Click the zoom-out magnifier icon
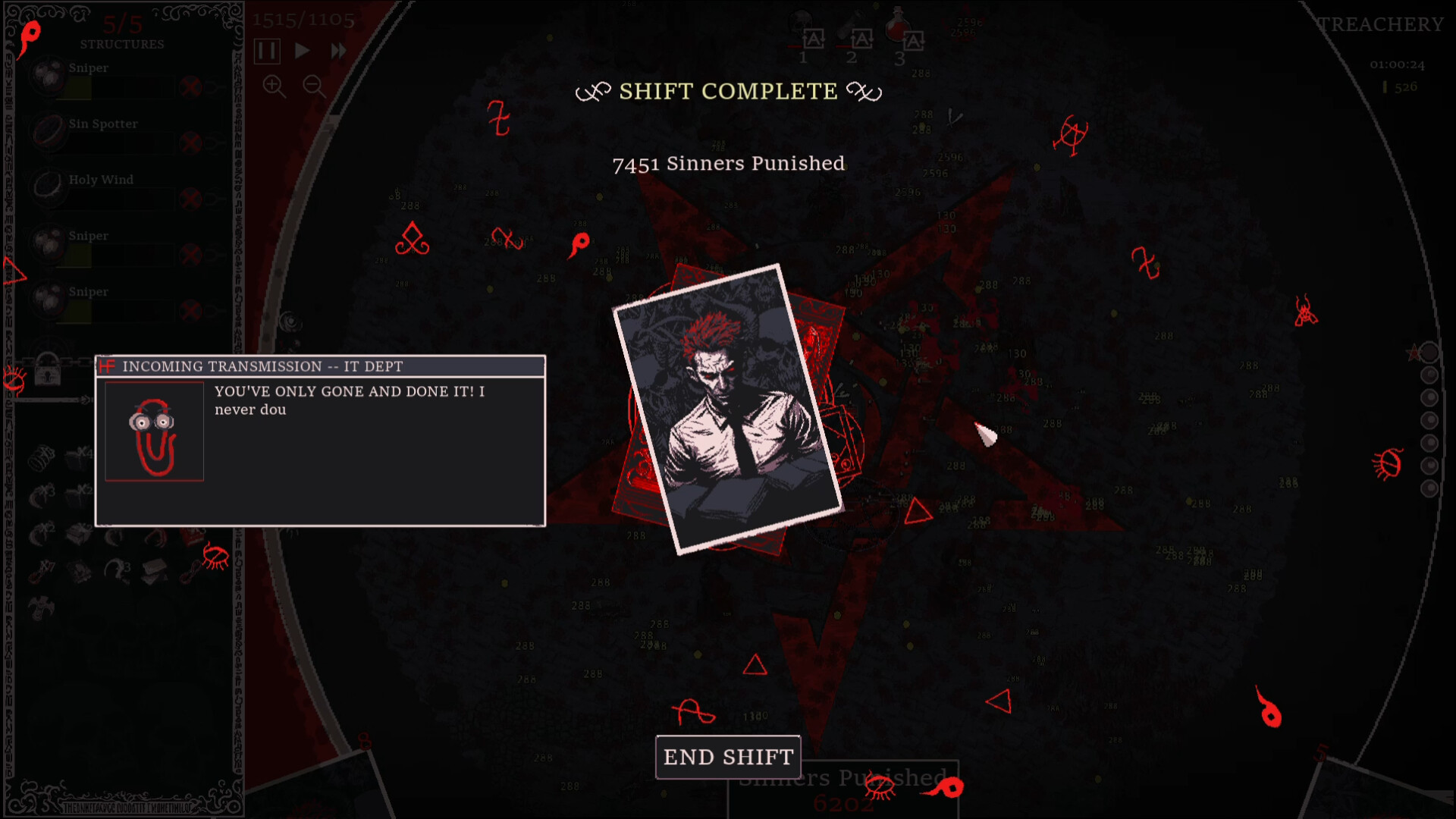Image resolution: width=1456 pixels, height=819 pixels. pyautogui.click(x=312, y=86)
